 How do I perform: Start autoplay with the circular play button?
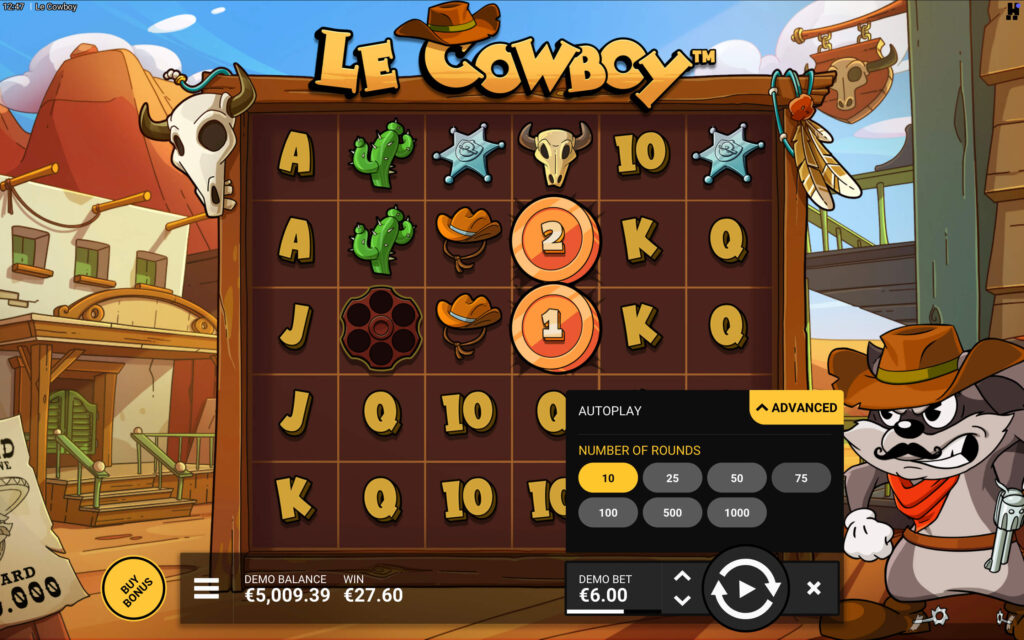(x=746, y=589)
